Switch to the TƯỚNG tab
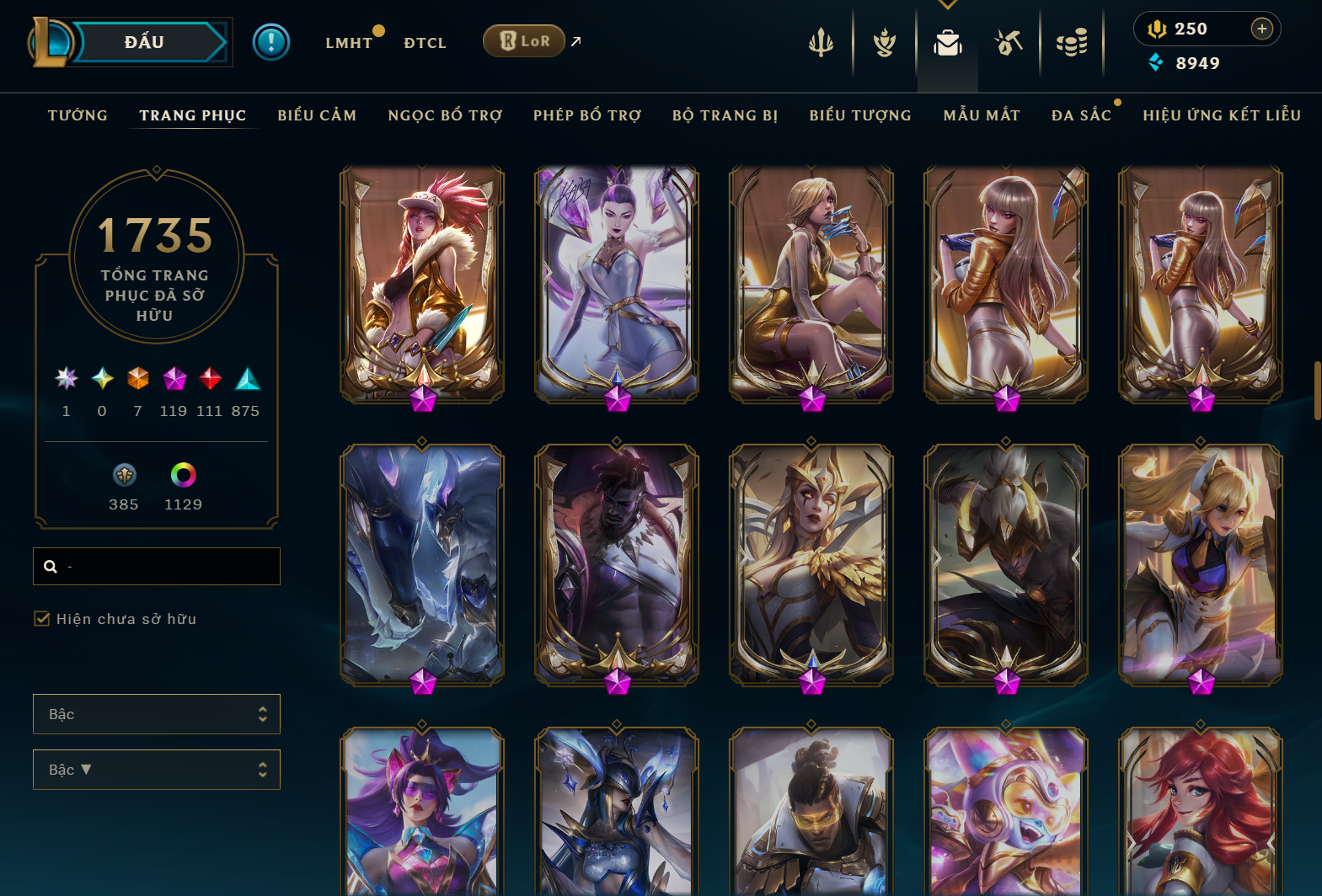 pos(77,115)
